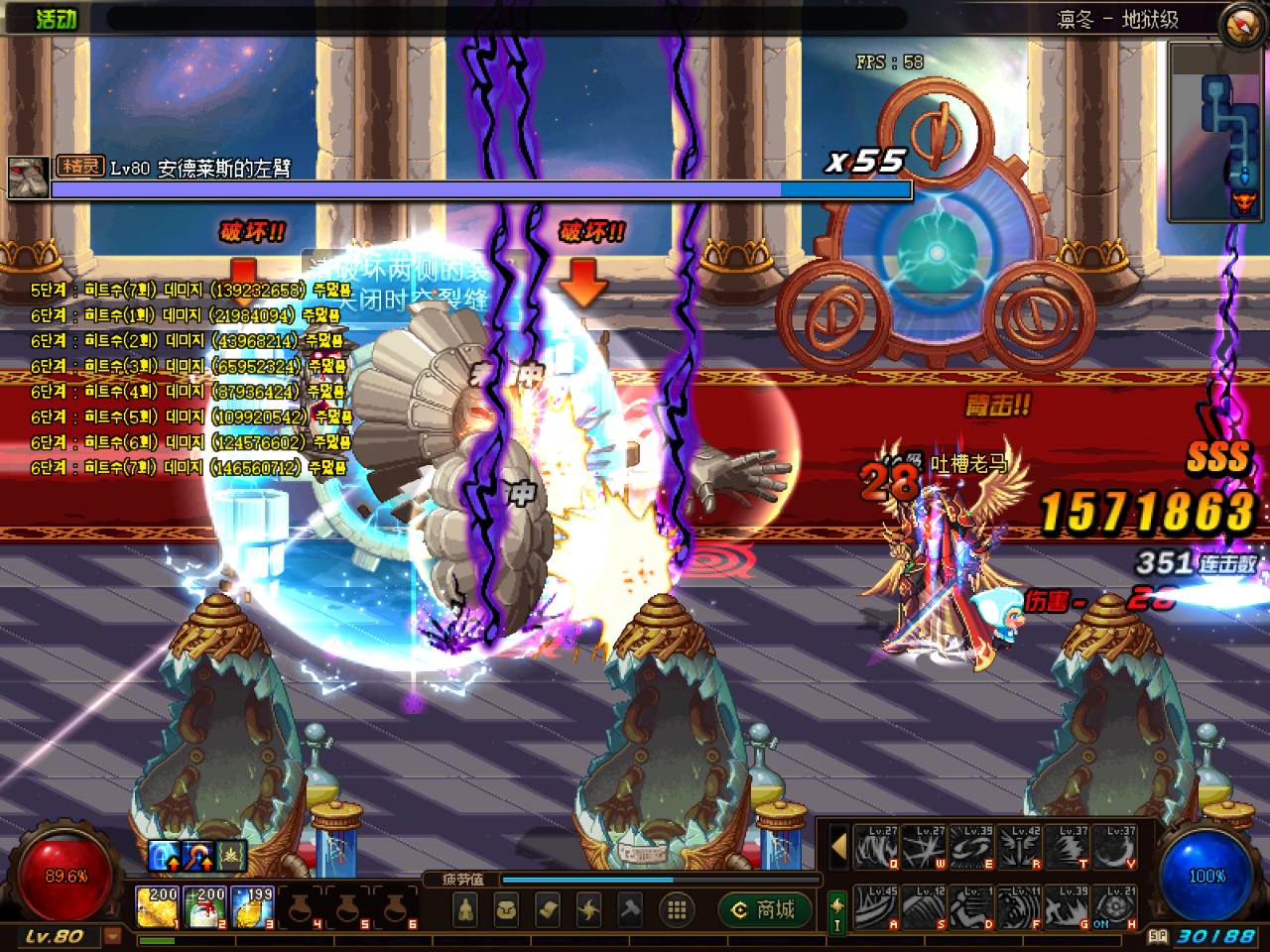Activate the Lv.27 skill on Q
The height and width of the screenshot is (952, 1270).
click(x=876, y=848)
